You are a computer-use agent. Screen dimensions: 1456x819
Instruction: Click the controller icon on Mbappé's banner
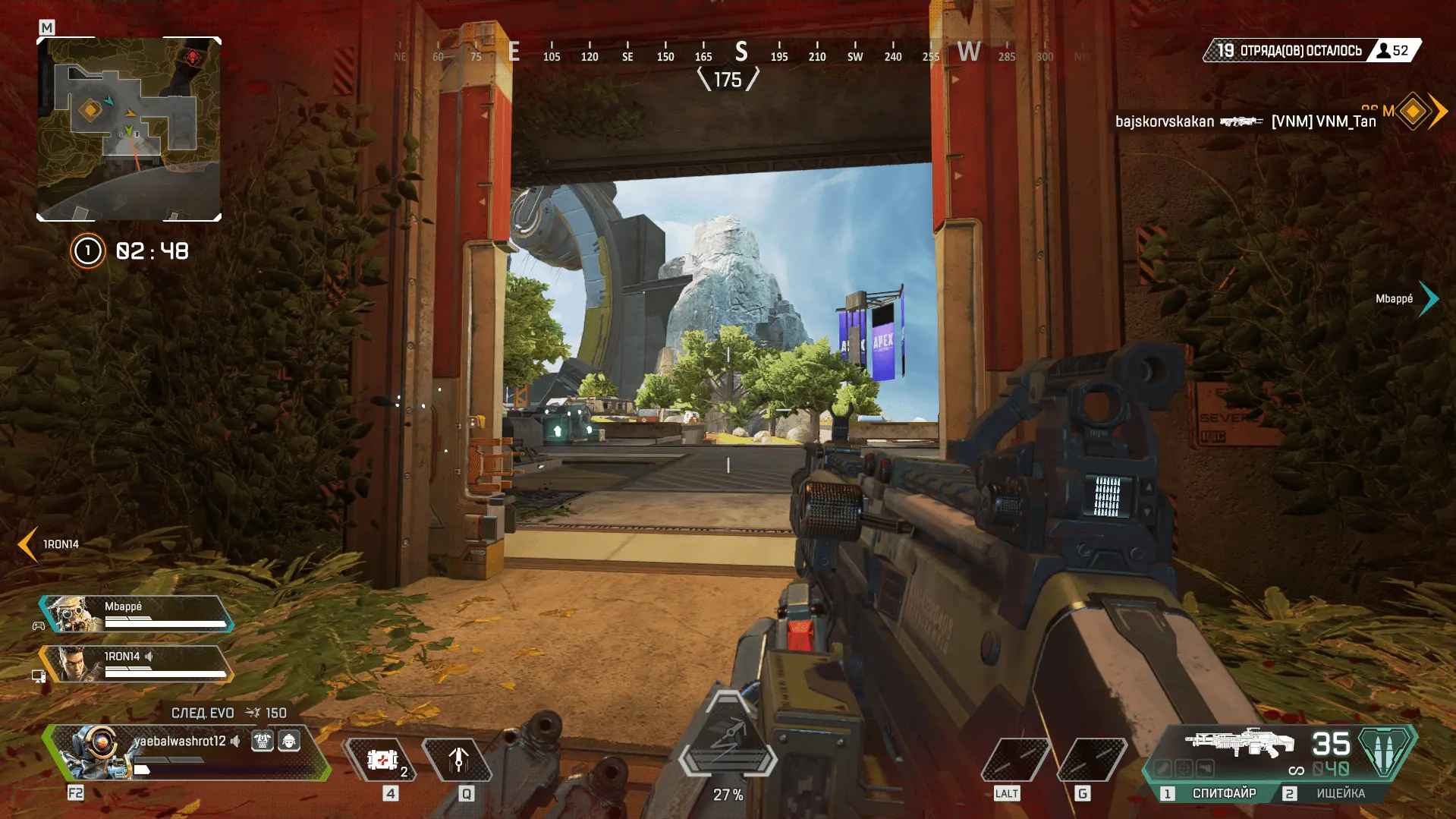[x=39, y=624]
